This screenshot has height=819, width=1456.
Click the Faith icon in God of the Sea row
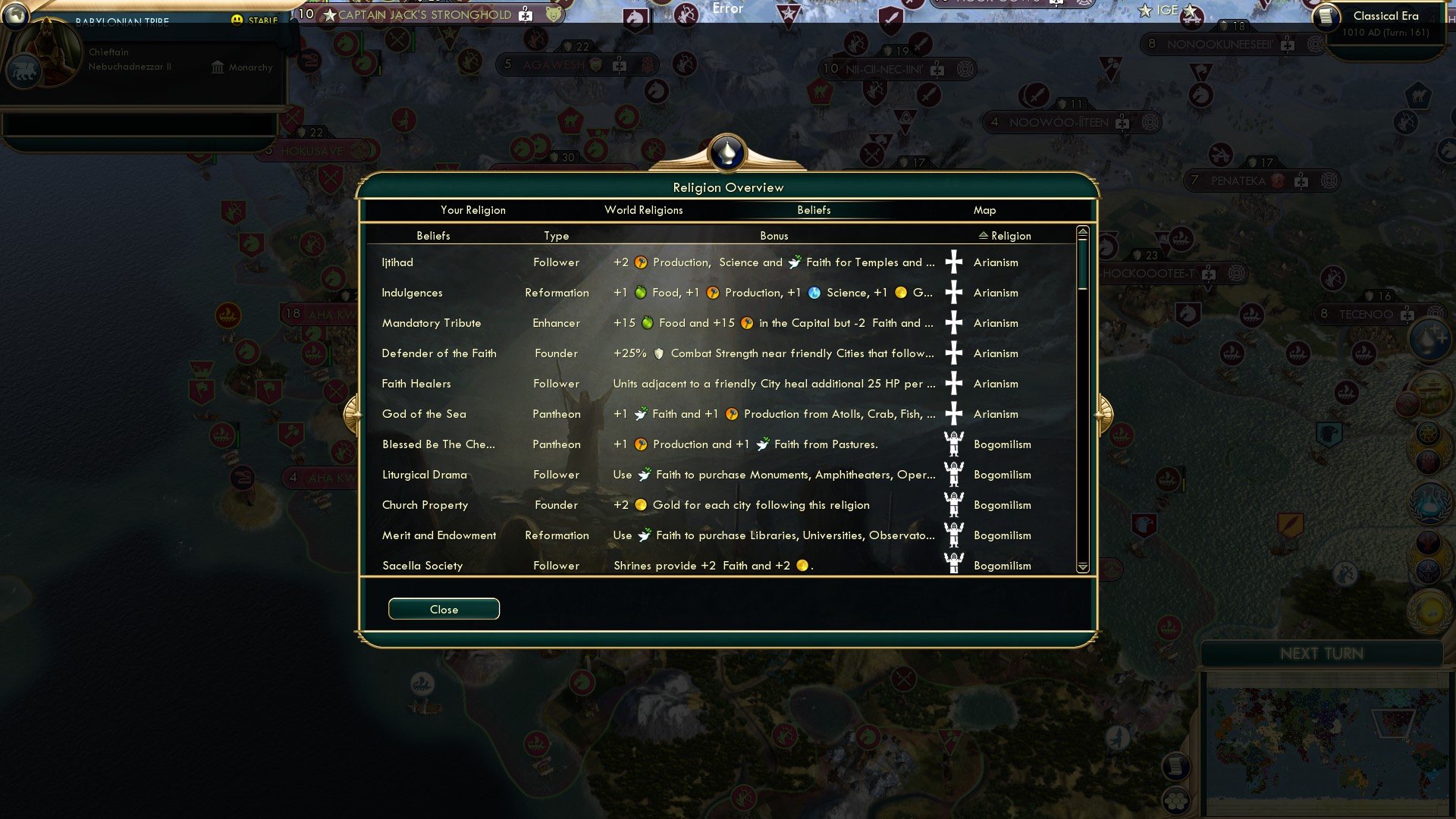[639, 414]
